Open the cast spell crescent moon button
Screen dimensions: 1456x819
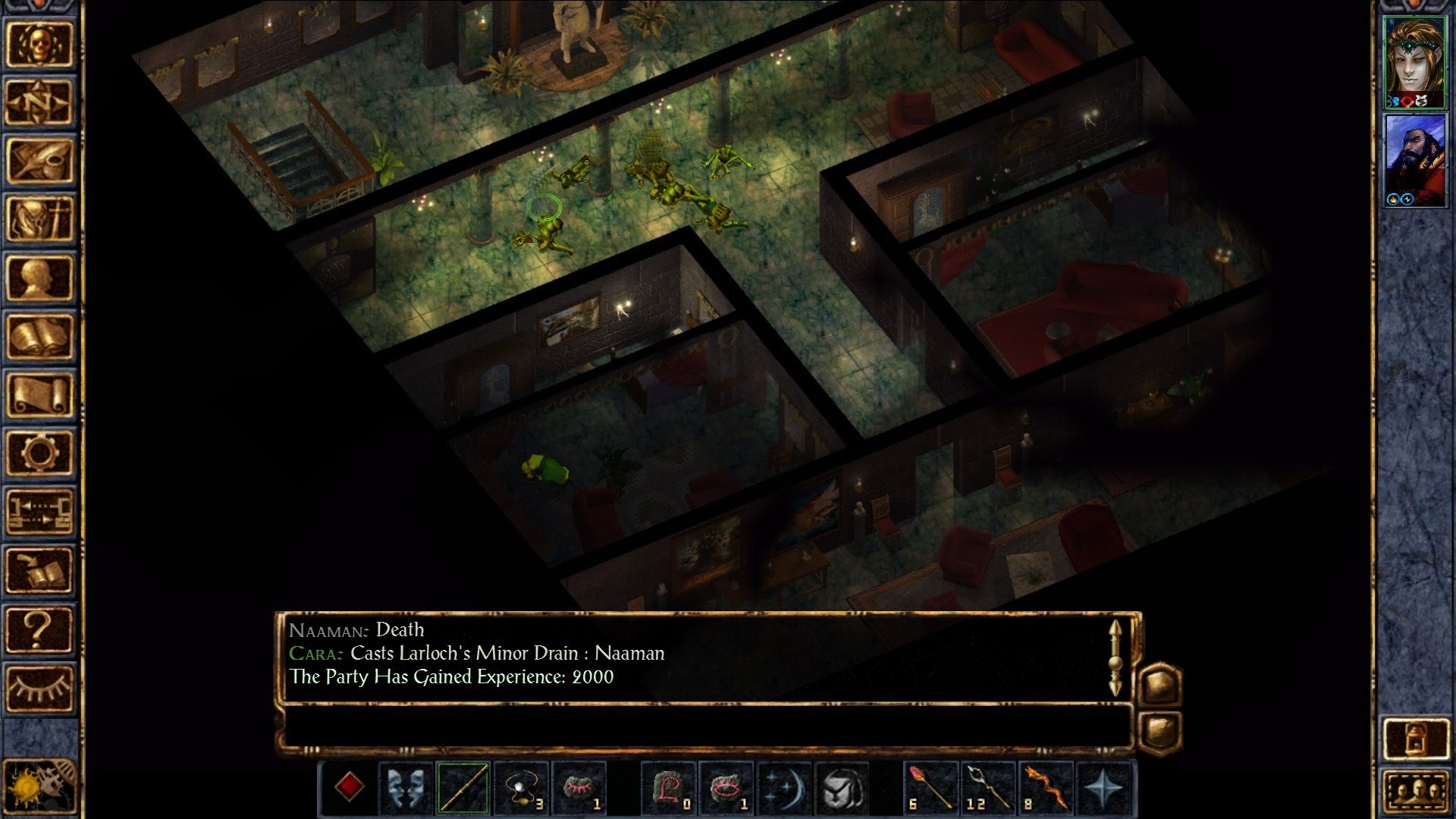[x=783, y=787]
